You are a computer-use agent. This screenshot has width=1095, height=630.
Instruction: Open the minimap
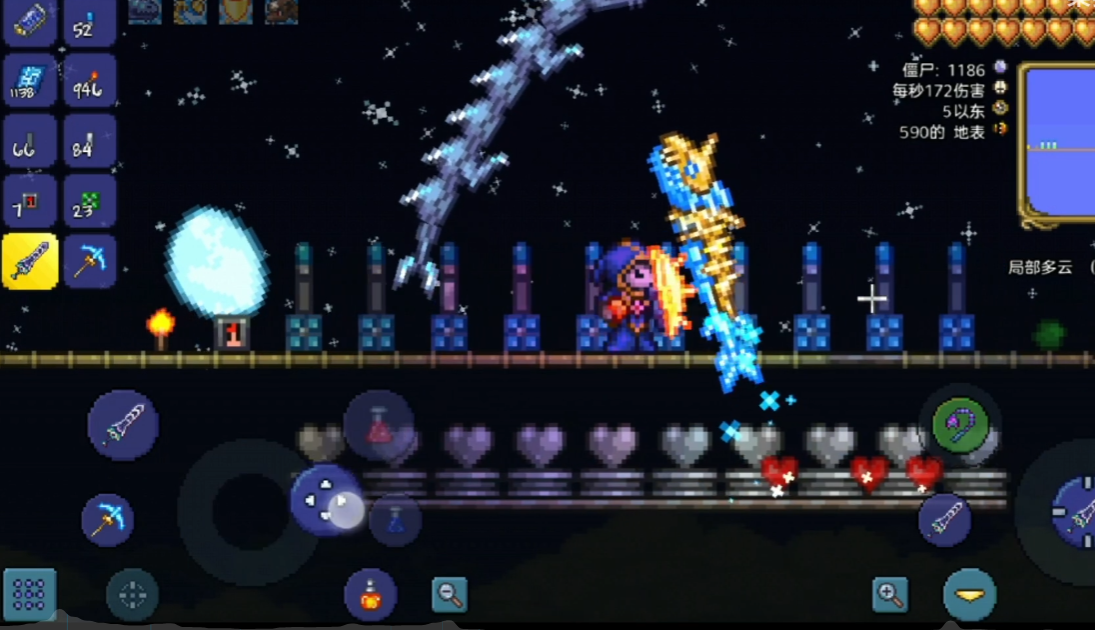[1058, 142]
